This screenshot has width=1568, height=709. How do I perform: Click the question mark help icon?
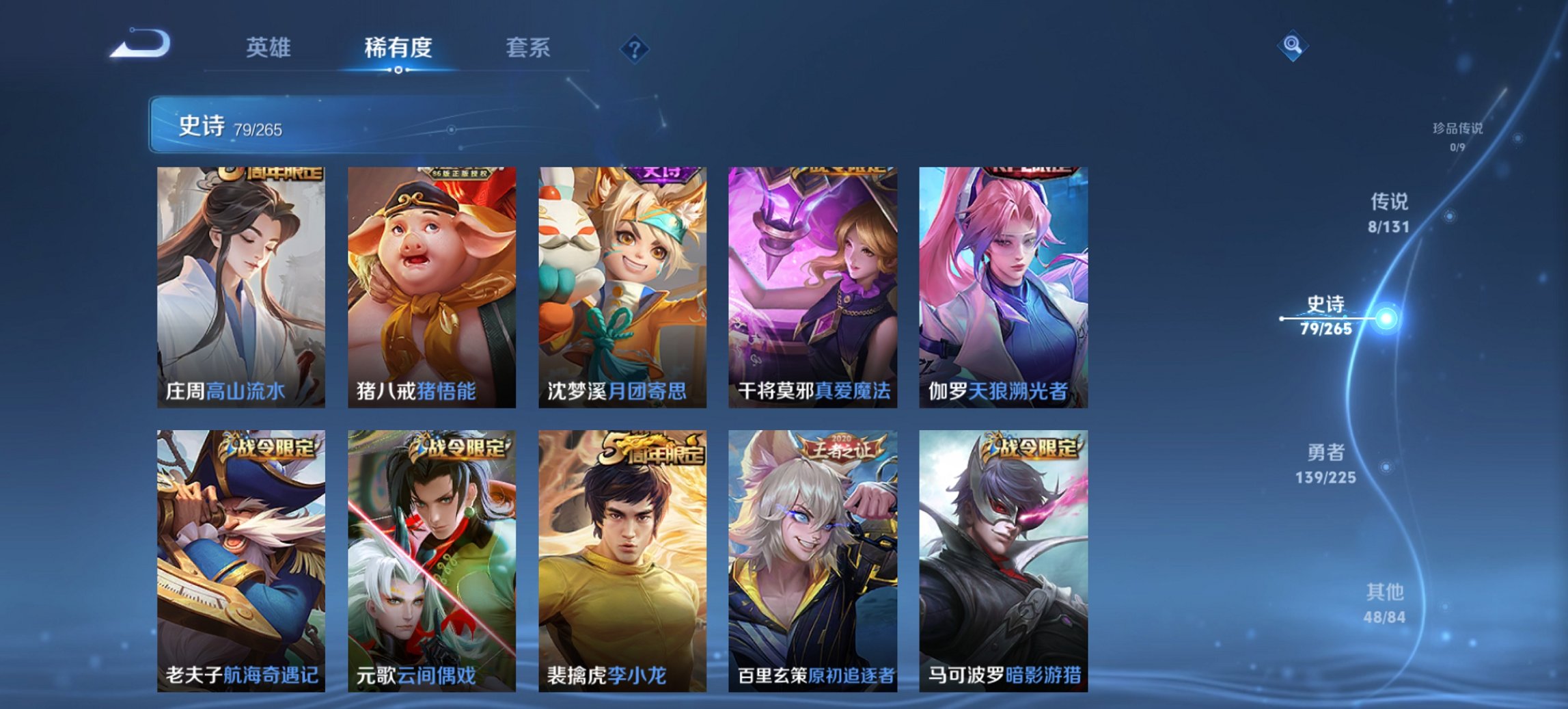point(635,48)
